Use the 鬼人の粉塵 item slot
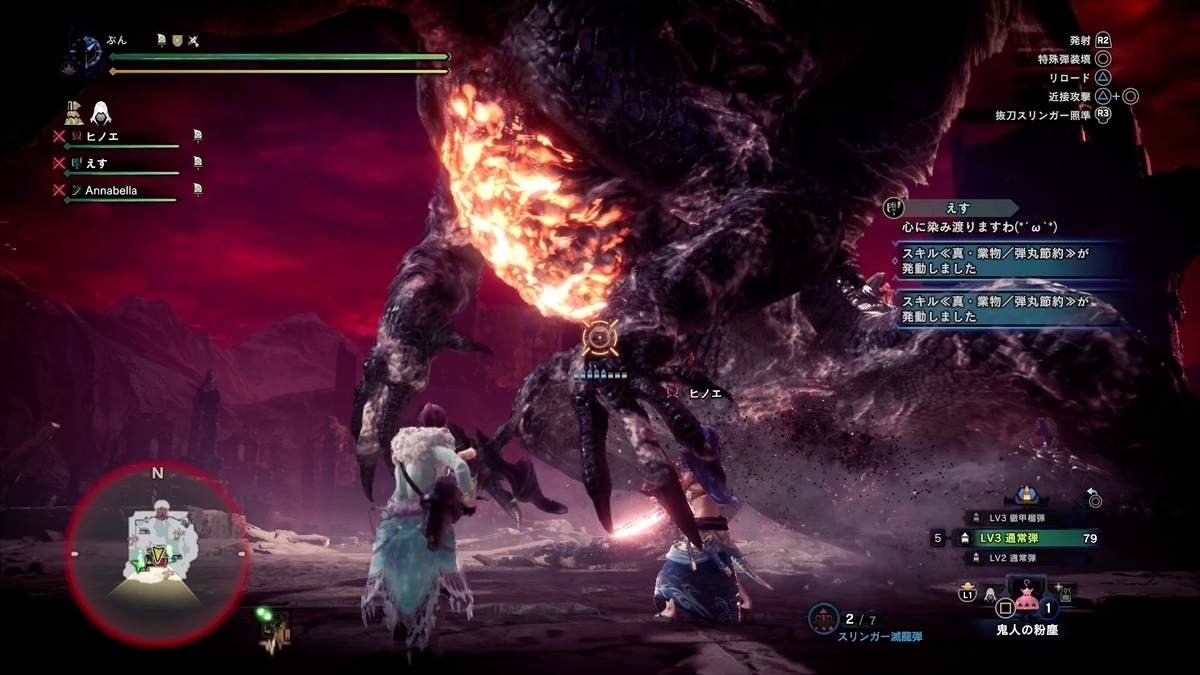 coord(1026,605)
